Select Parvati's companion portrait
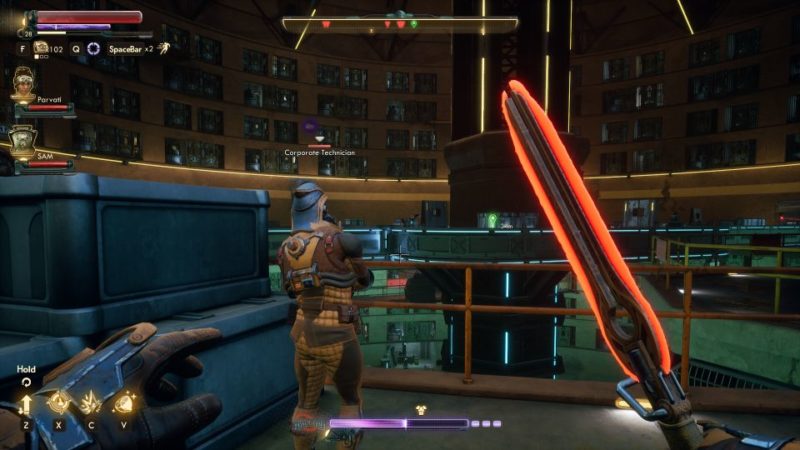Screen dimensions: 800x450 pos(23,85)
